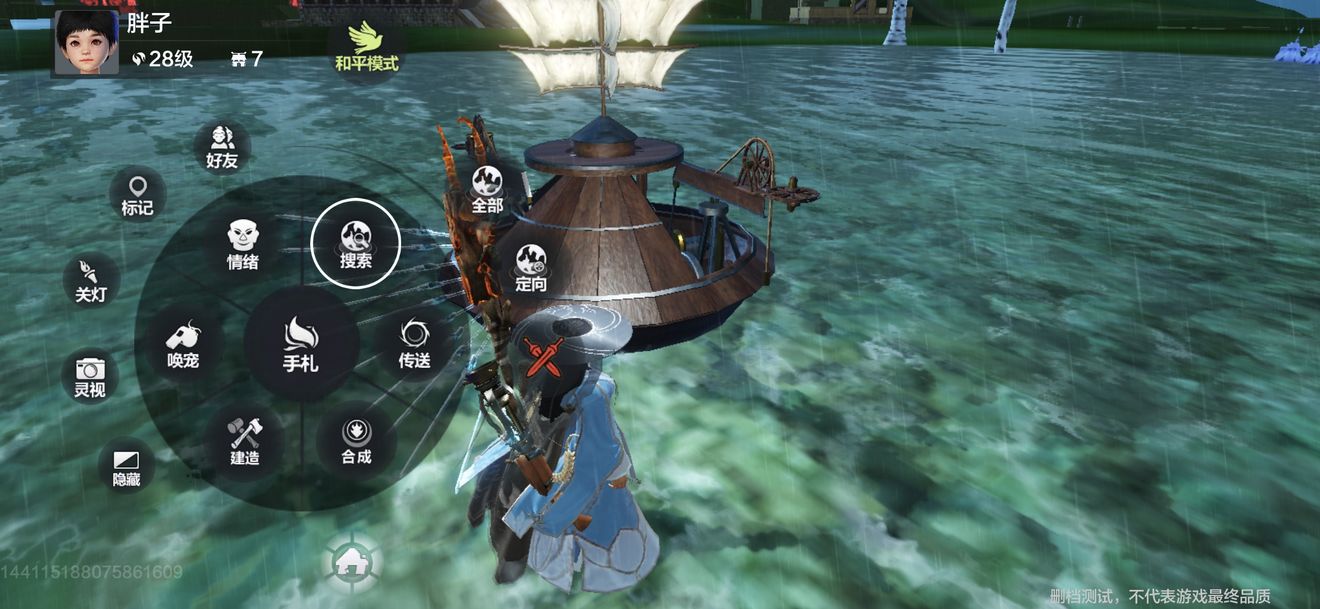Image resolution: width=1320 pixels, height=609 pixels.
Task: Hide the interface with 隐藏
Action: 126,466
